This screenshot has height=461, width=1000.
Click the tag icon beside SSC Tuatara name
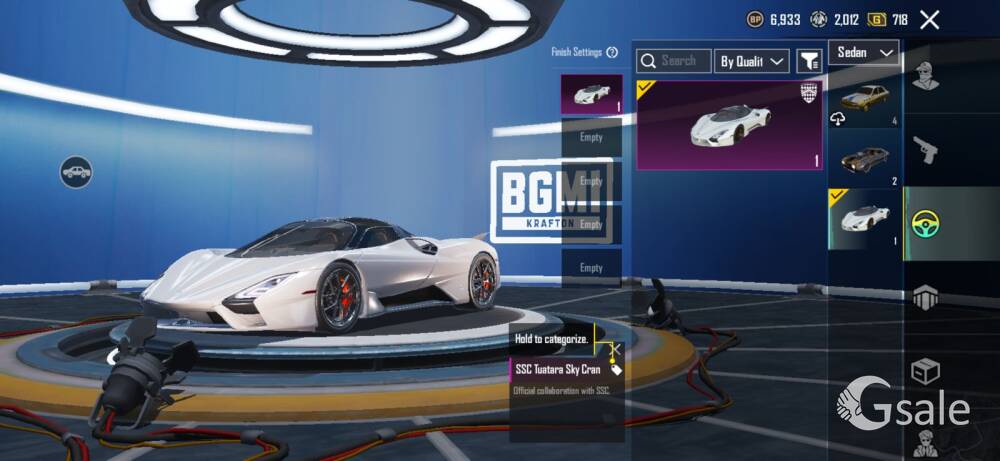[617, 369]
